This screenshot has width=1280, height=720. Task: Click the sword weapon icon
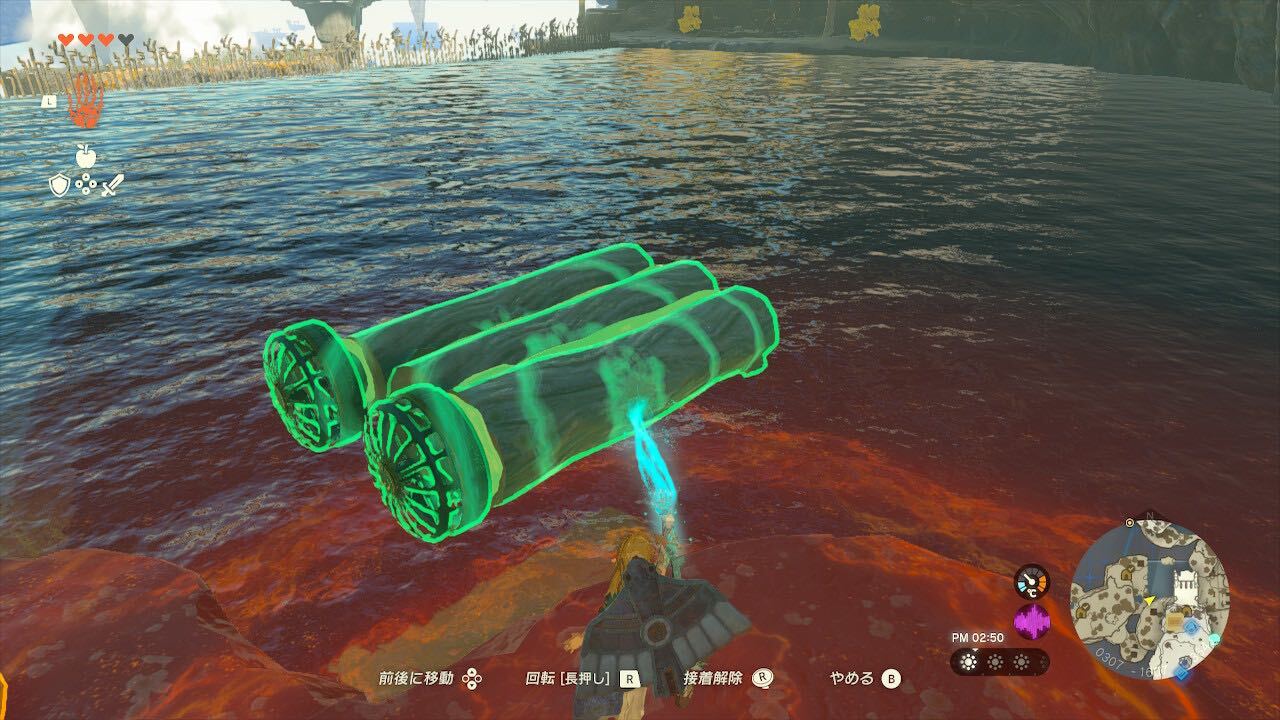(x=113, y=186)
